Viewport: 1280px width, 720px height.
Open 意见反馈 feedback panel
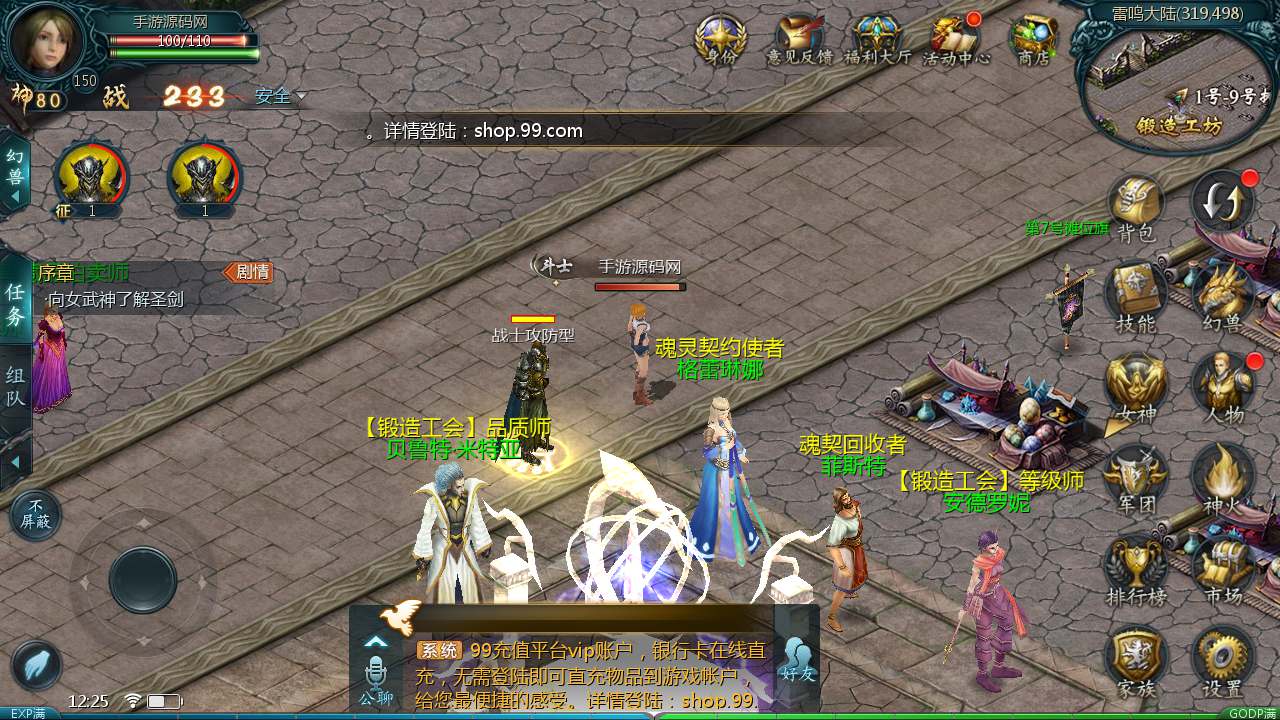[x=799, y=38]
